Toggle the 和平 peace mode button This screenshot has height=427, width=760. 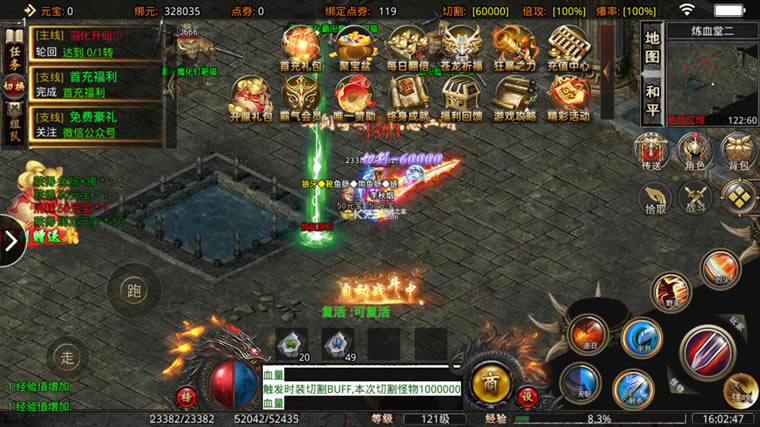pyautogui.click(x=652, y=96)
